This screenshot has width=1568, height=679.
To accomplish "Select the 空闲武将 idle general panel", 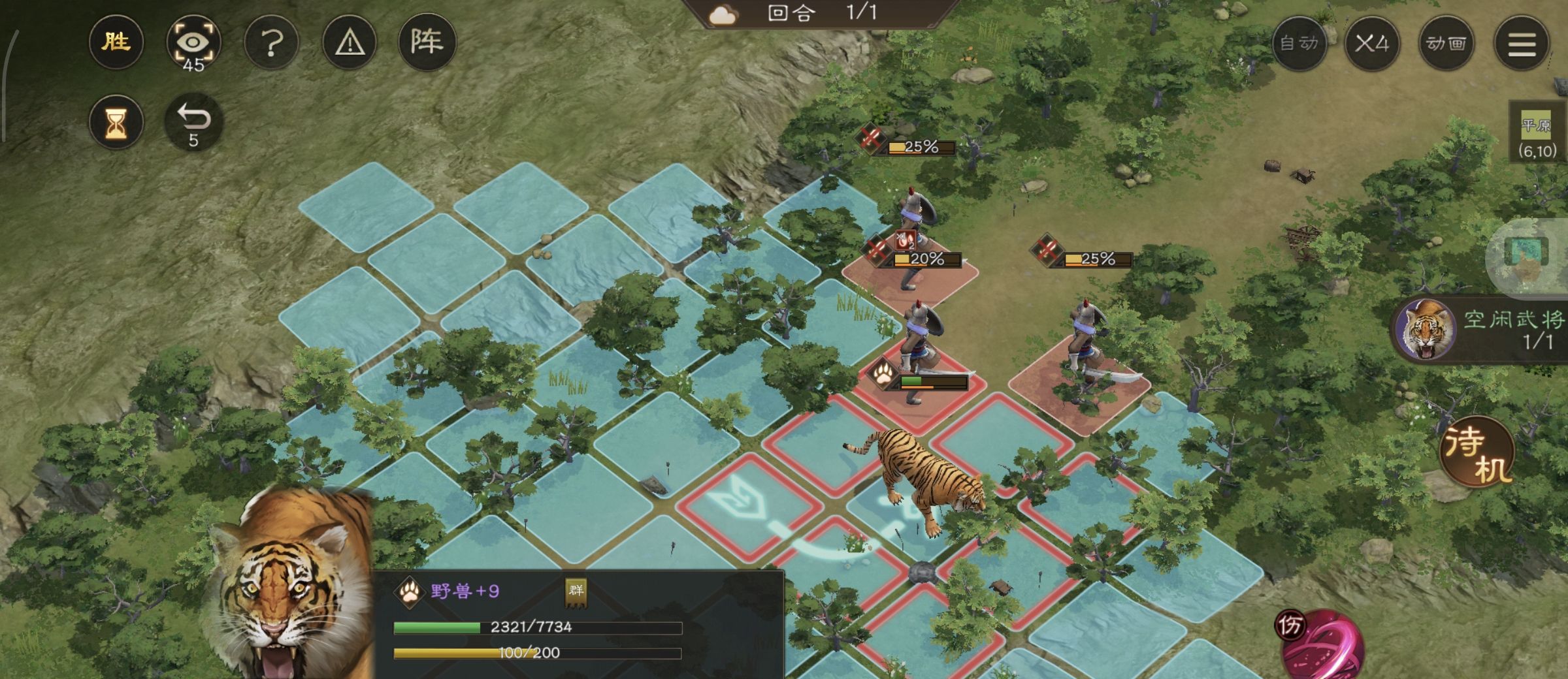I will (1483, 330).
